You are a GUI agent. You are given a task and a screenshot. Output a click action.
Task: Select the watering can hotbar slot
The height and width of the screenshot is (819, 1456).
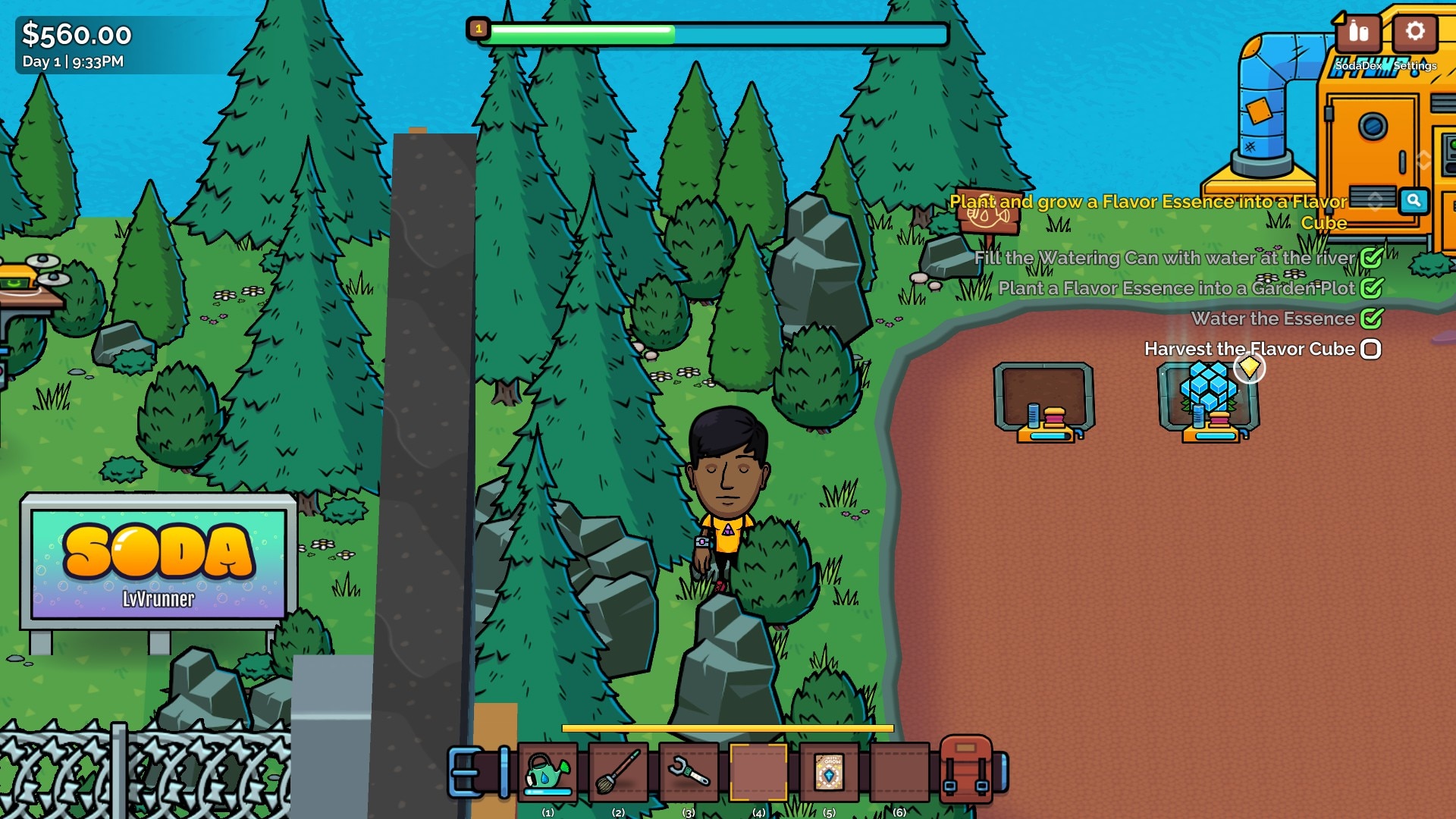(x=548, y=773)
